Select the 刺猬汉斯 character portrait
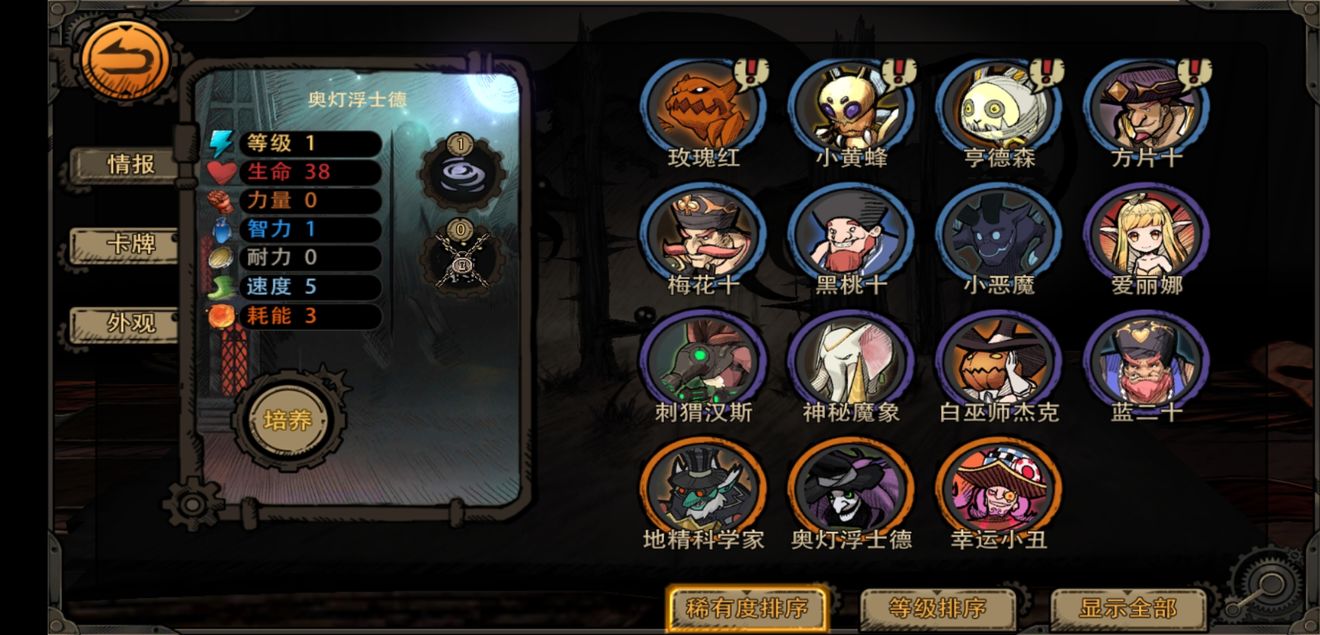 (703, 361)
